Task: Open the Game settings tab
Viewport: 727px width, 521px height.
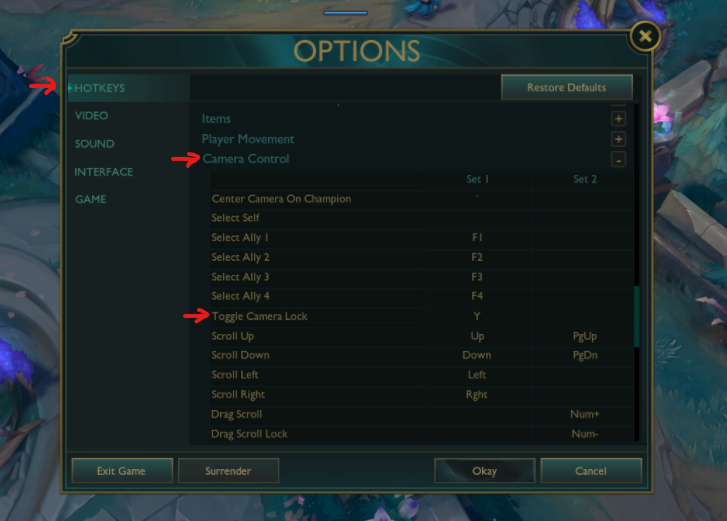Action: coord(90,199)
